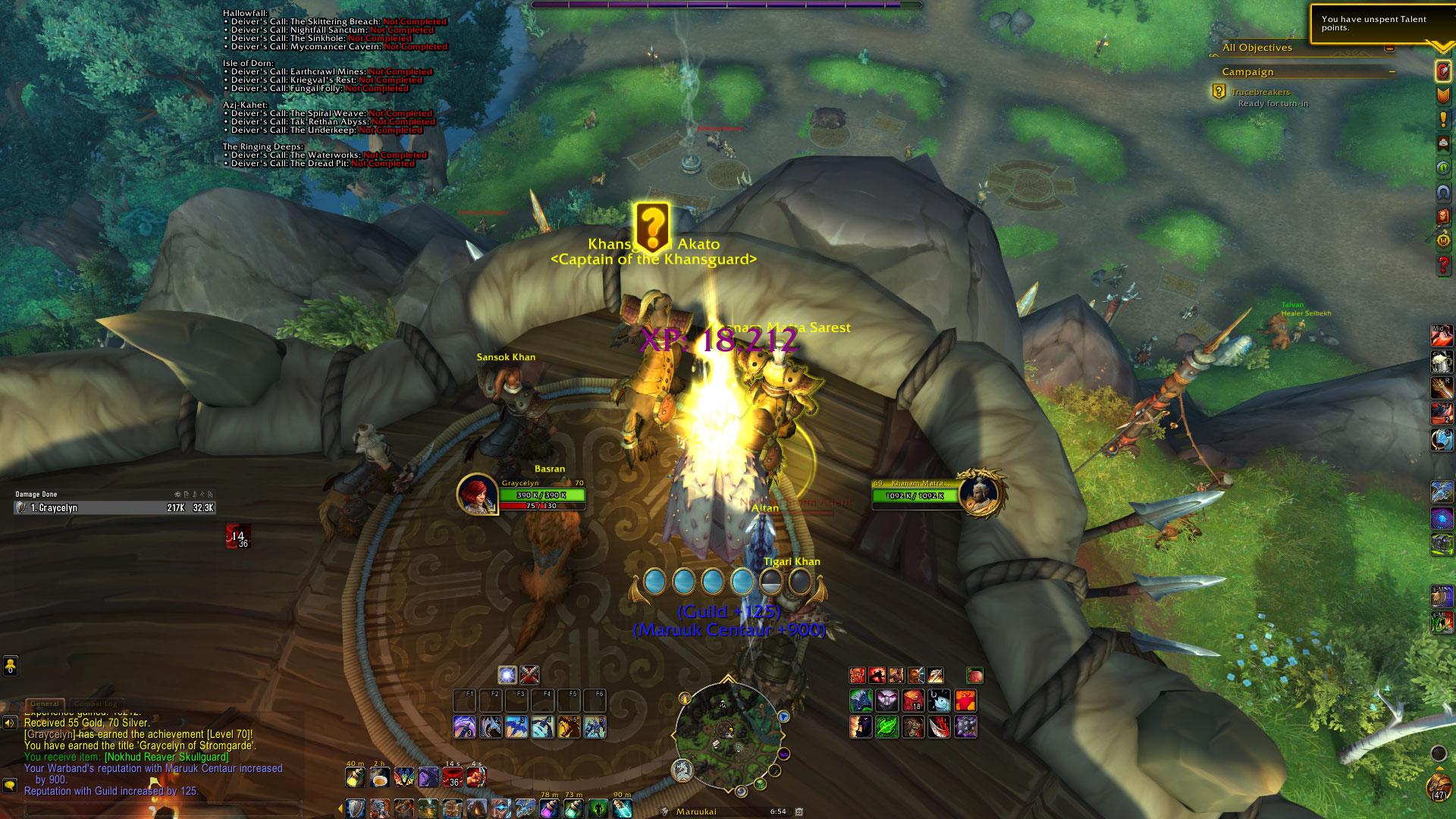Screen dimensions: 1456x819
Task: Use the orange dragon ability in slot 5
Action: click(569, 727)
